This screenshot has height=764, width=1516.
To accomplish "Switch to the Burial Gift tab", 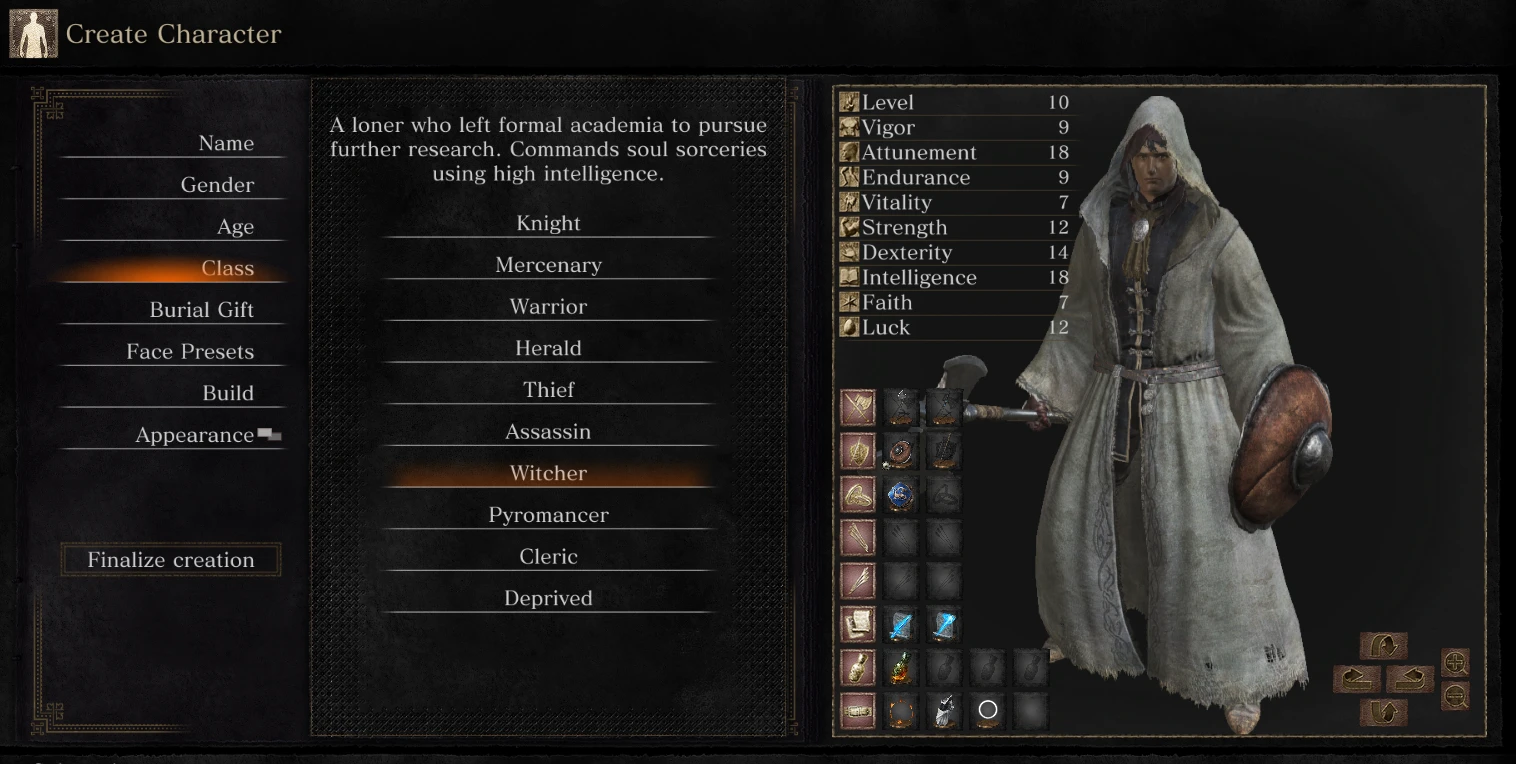I will [x=203, y=309].
